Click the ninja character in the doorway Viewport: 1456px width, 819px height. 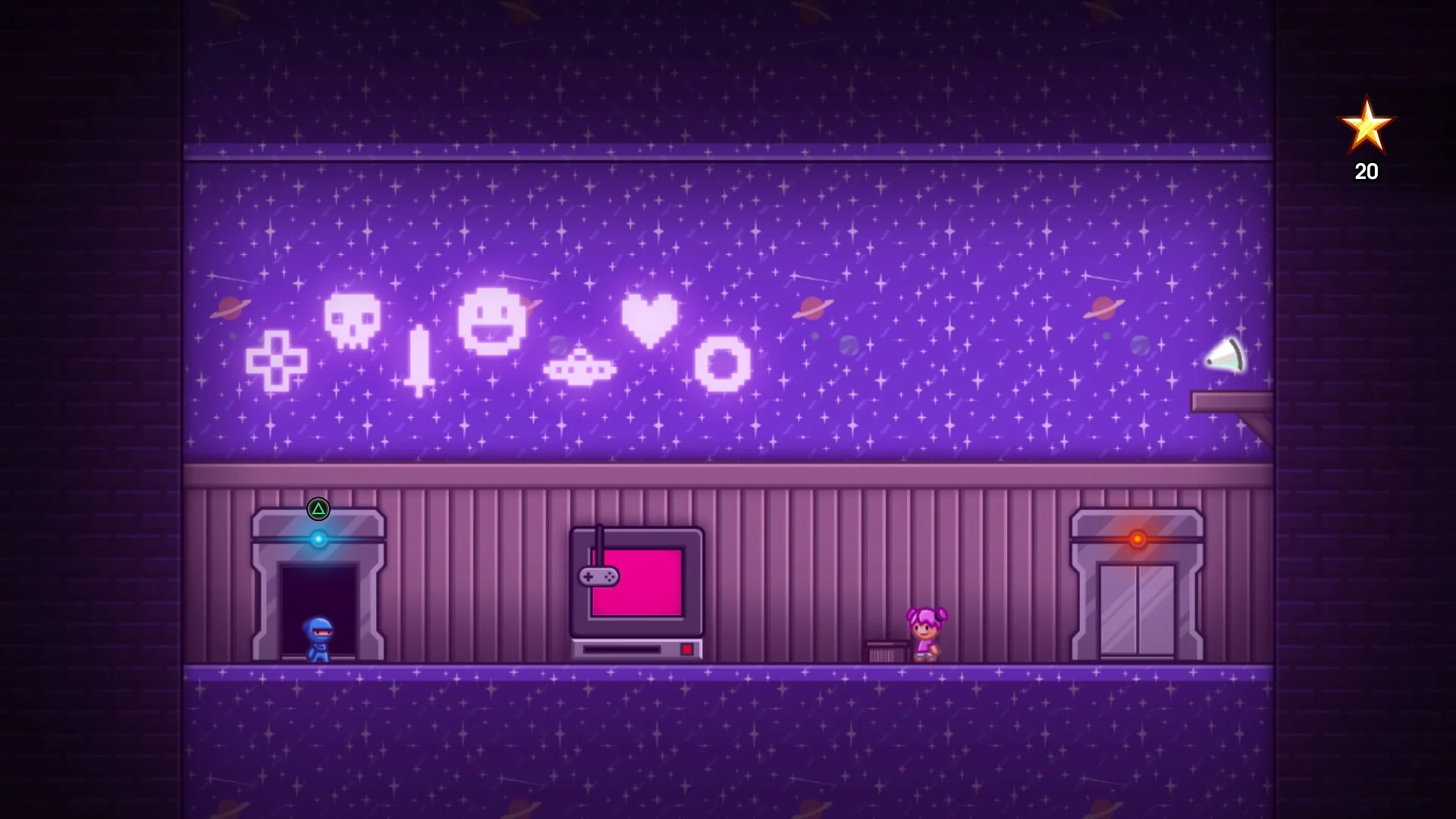(319, 637)
